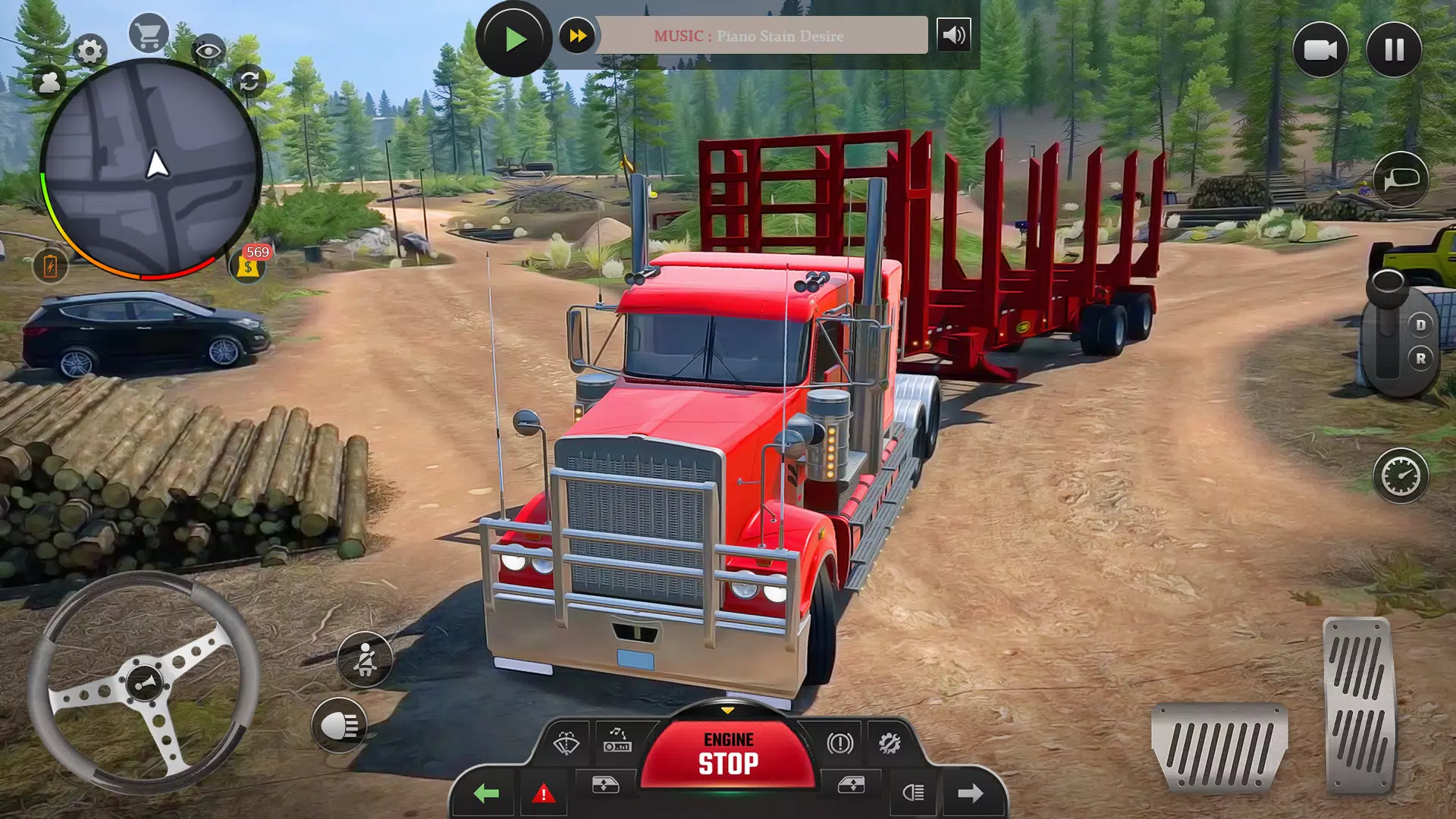Activate the windshield wipers
Viewport: 1456px width, 819px height.
pyautogui.click(x=566, y=743)
